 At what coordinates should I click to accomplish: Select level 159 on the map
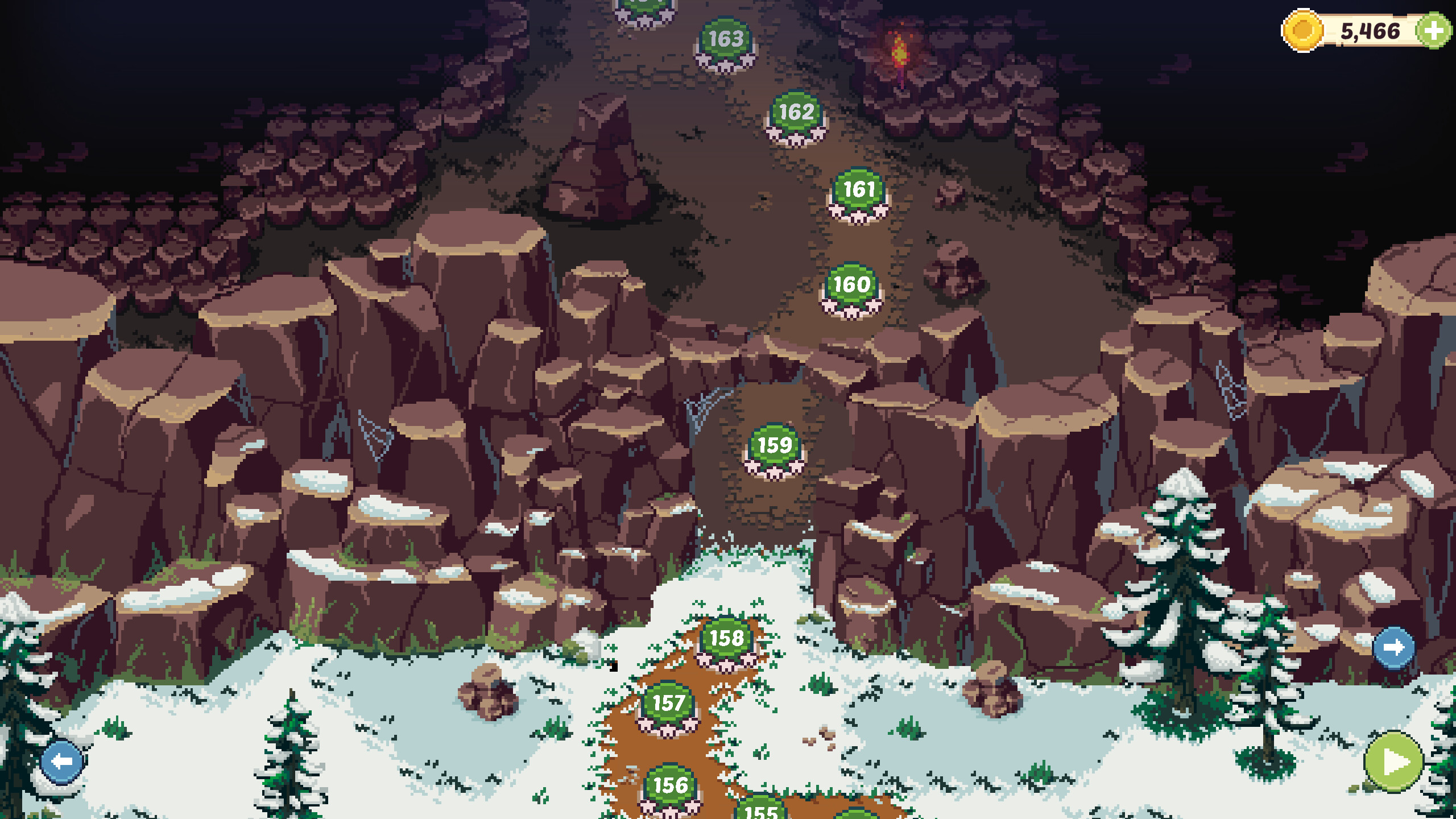coord(776,447)
